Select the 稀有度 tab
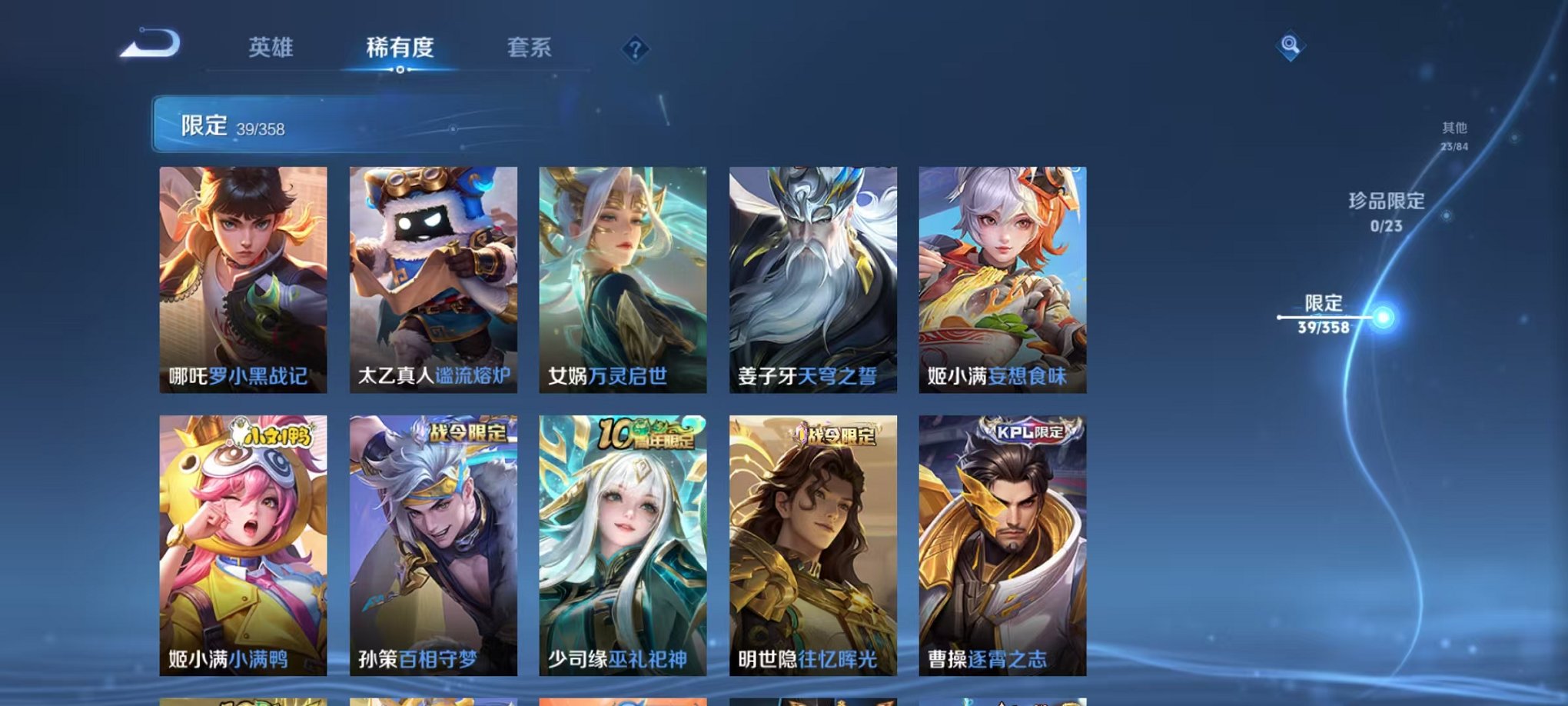The width and height of the screenshot is (1568, 706). [400, 46]
